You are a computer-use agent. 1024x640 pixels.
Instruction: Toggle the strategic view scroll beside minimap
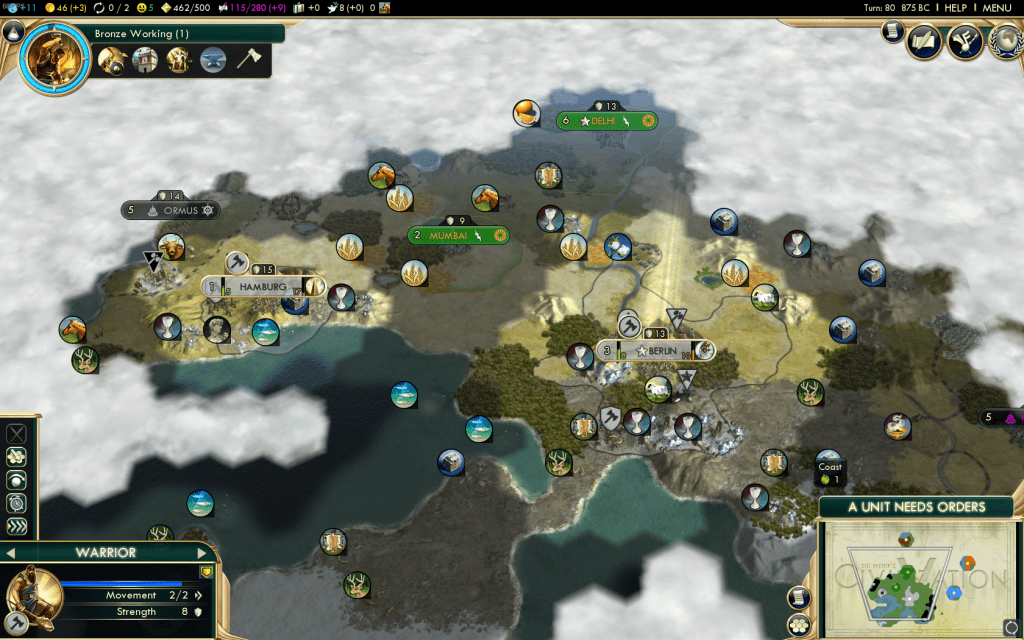[x=799, y=597]
